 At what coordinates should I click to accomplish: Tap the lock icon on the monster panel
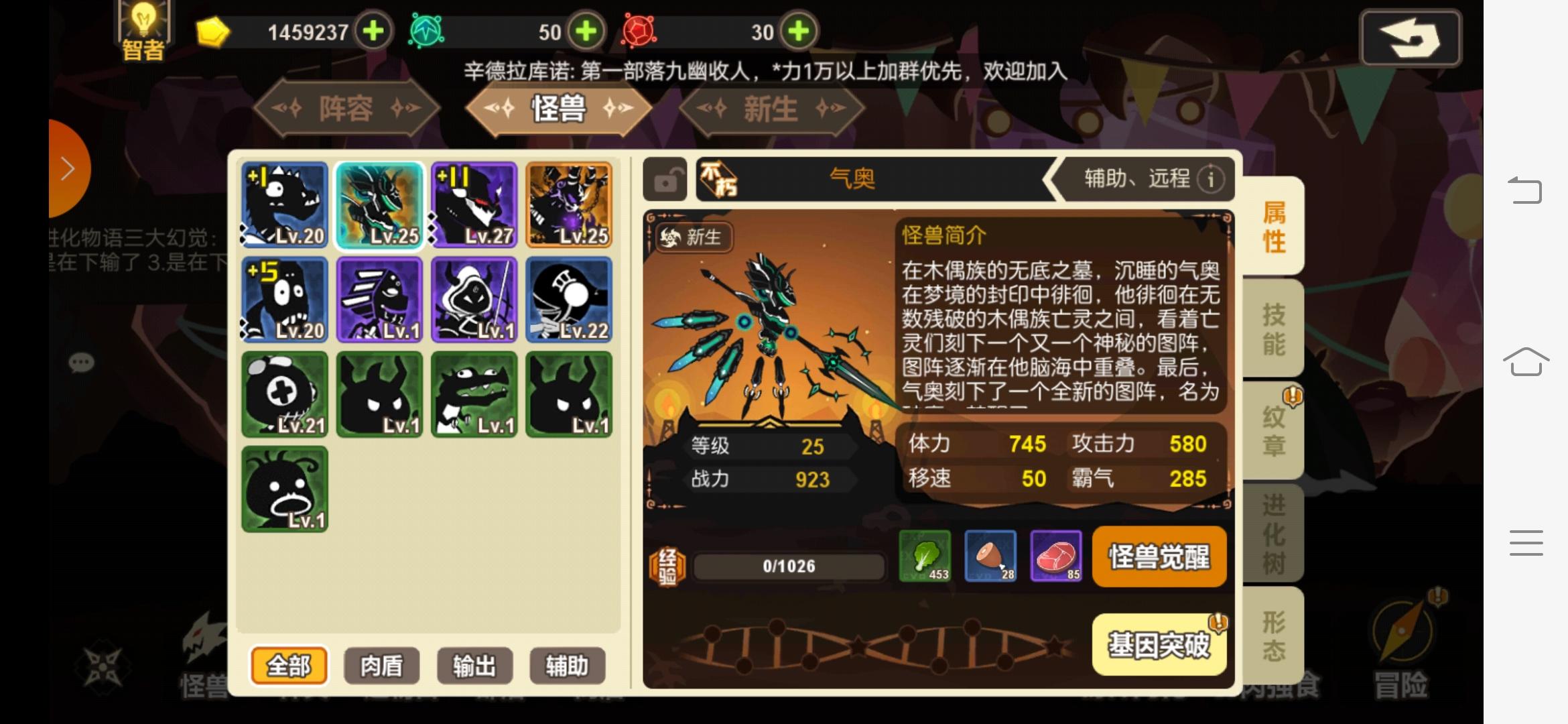pos(667,180)
